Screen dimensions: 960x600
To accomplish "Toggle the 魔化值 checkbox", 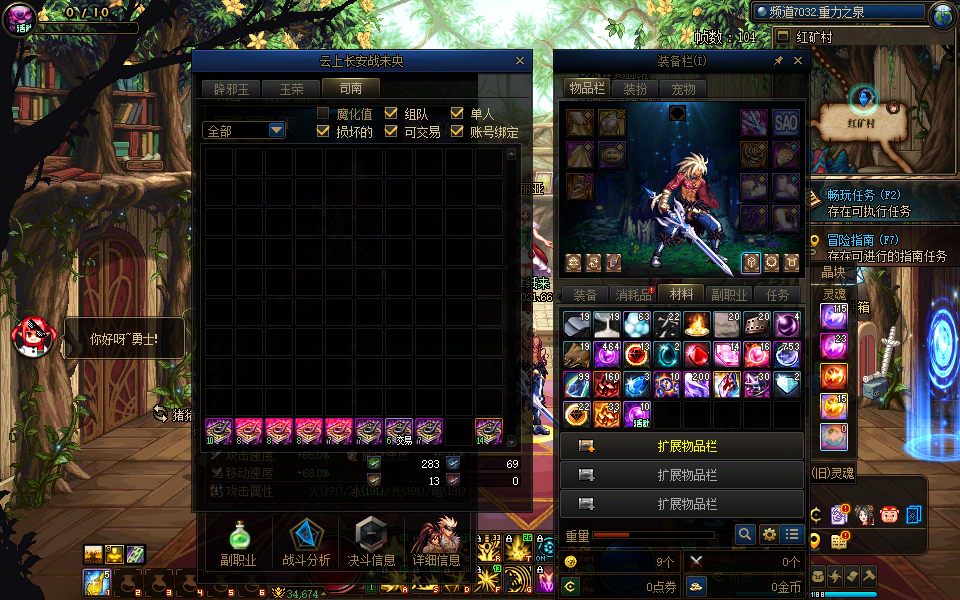I will pyautogui.click(x=324, y=113).
